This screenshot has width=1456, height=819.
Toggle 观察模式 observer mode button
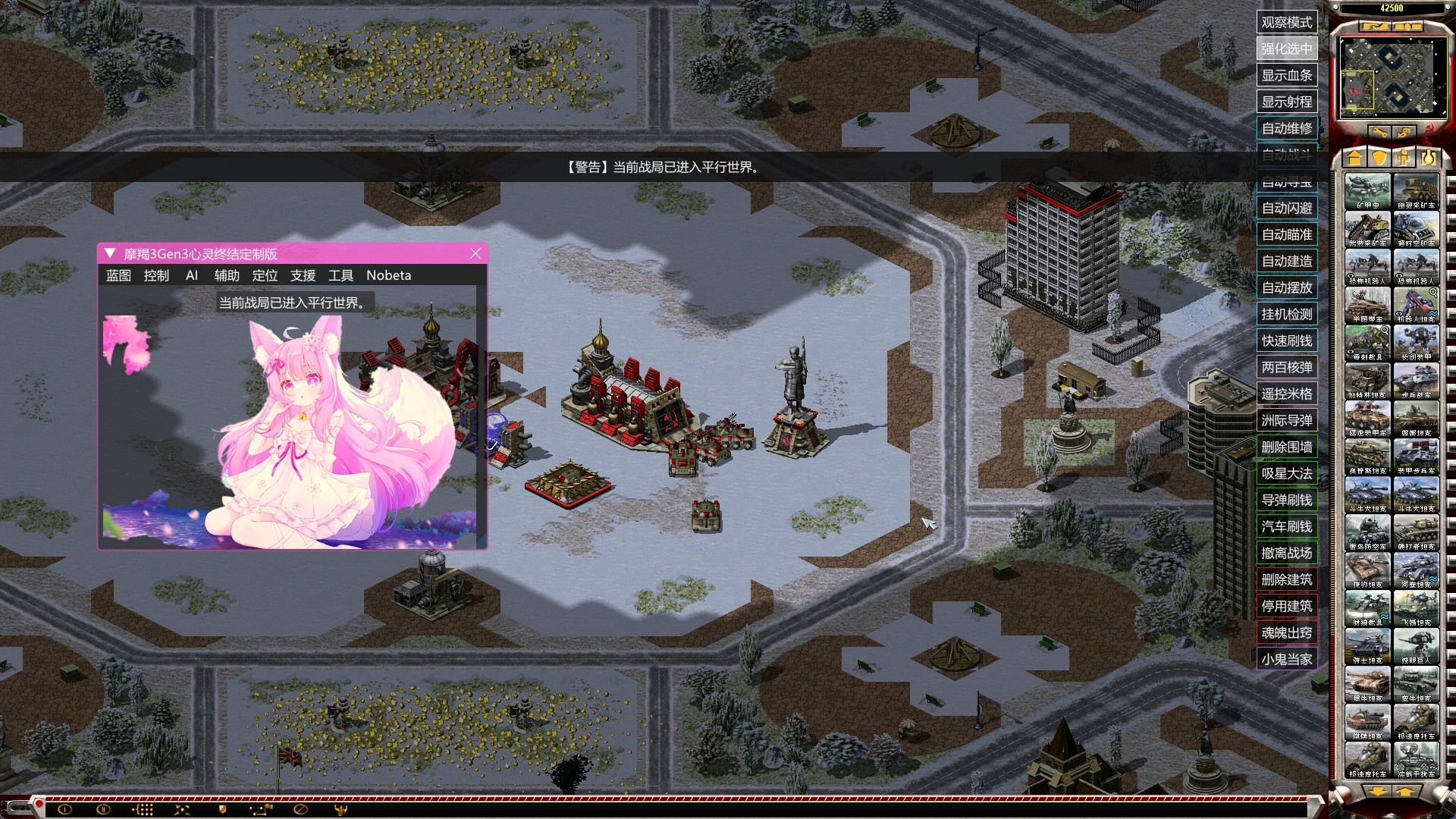1286,22
